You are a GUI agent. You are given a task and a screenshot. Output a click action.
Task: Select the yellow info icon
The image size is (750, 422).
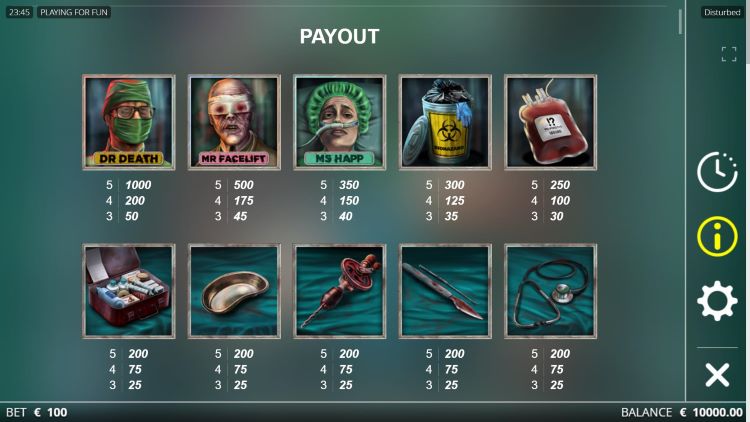point(717,237)
